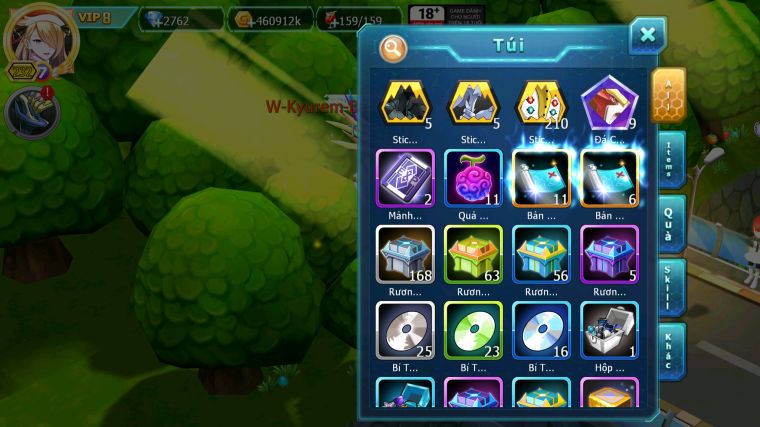Select the green chest with 63
Screen dimensions: 760x427
(x=472, y=254)
